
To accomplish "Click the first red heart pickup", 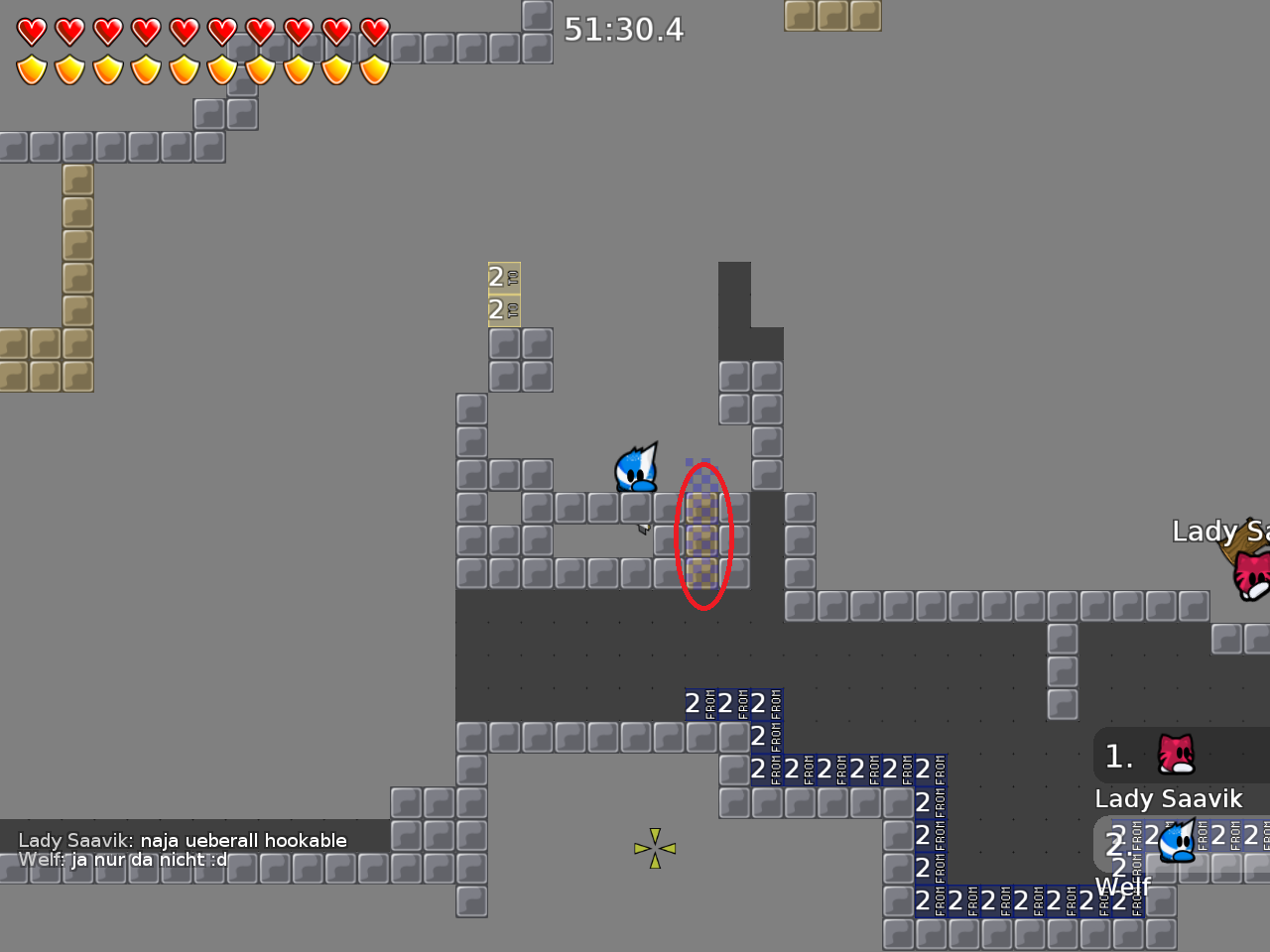I will (x=31, y=31).
